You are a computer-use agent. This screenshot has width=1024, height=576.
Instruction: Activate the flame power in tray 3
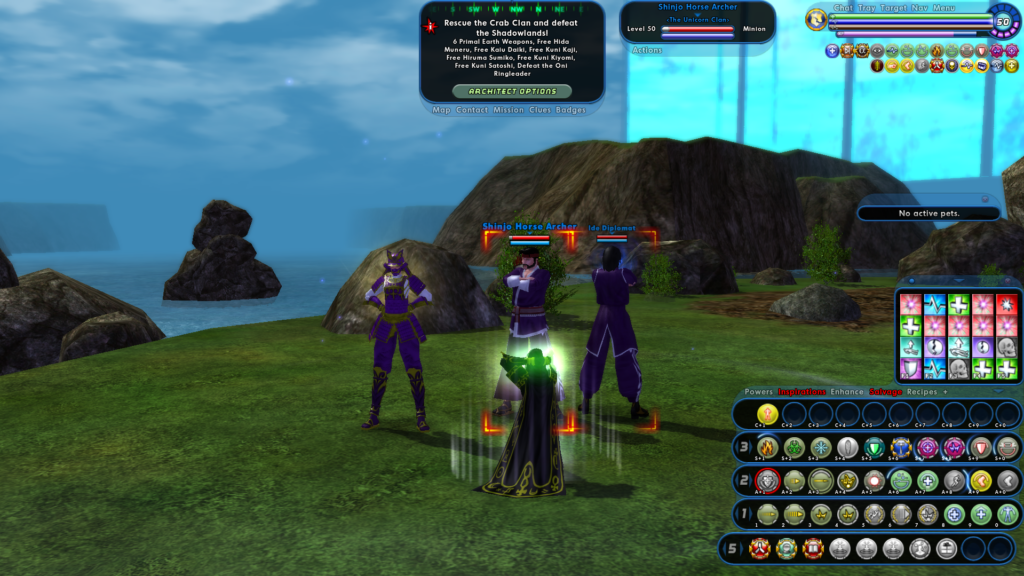(767, 447)
